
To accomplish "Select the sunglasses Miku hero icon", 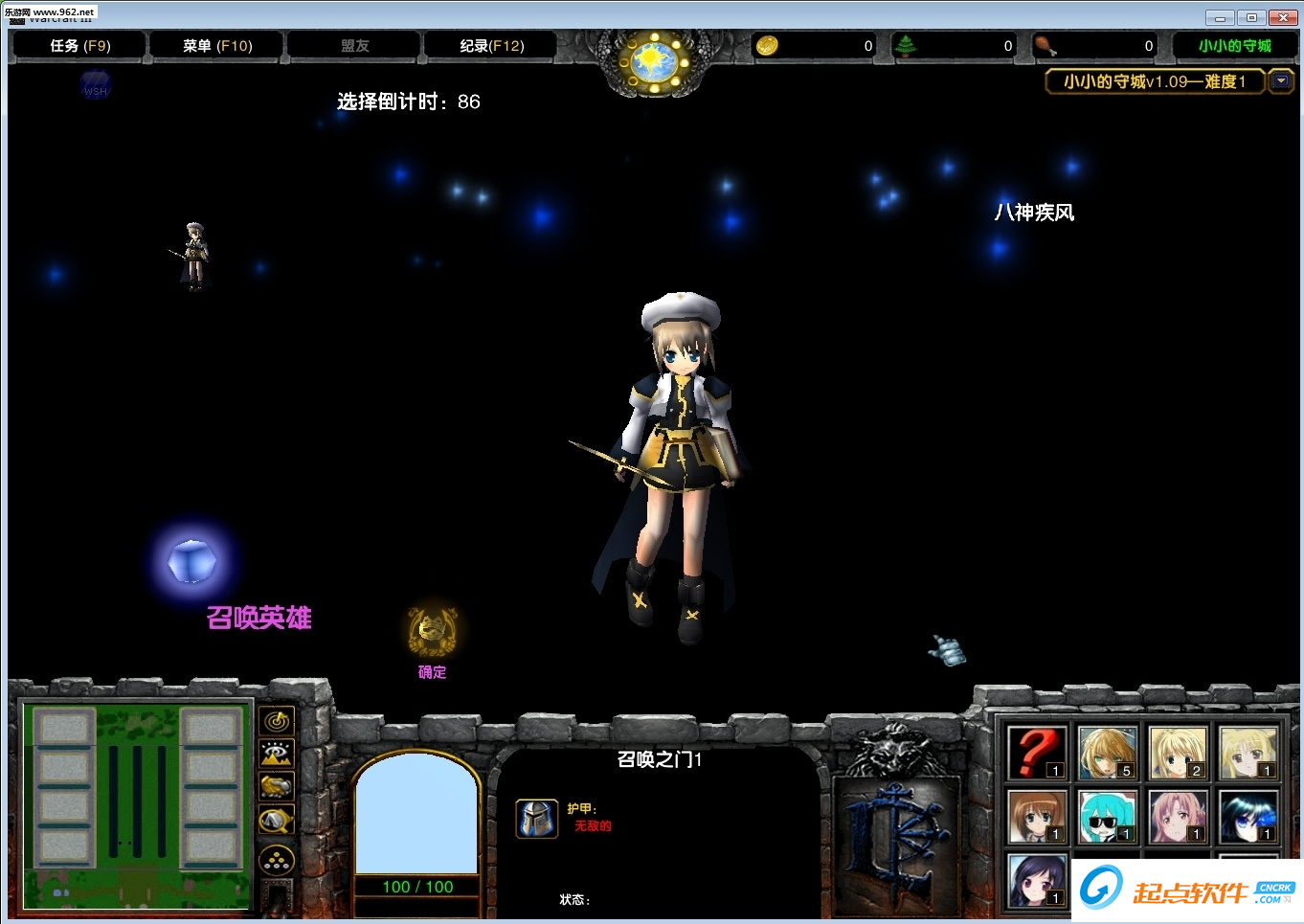I will pyautogui.click(x=1106, y=818).
